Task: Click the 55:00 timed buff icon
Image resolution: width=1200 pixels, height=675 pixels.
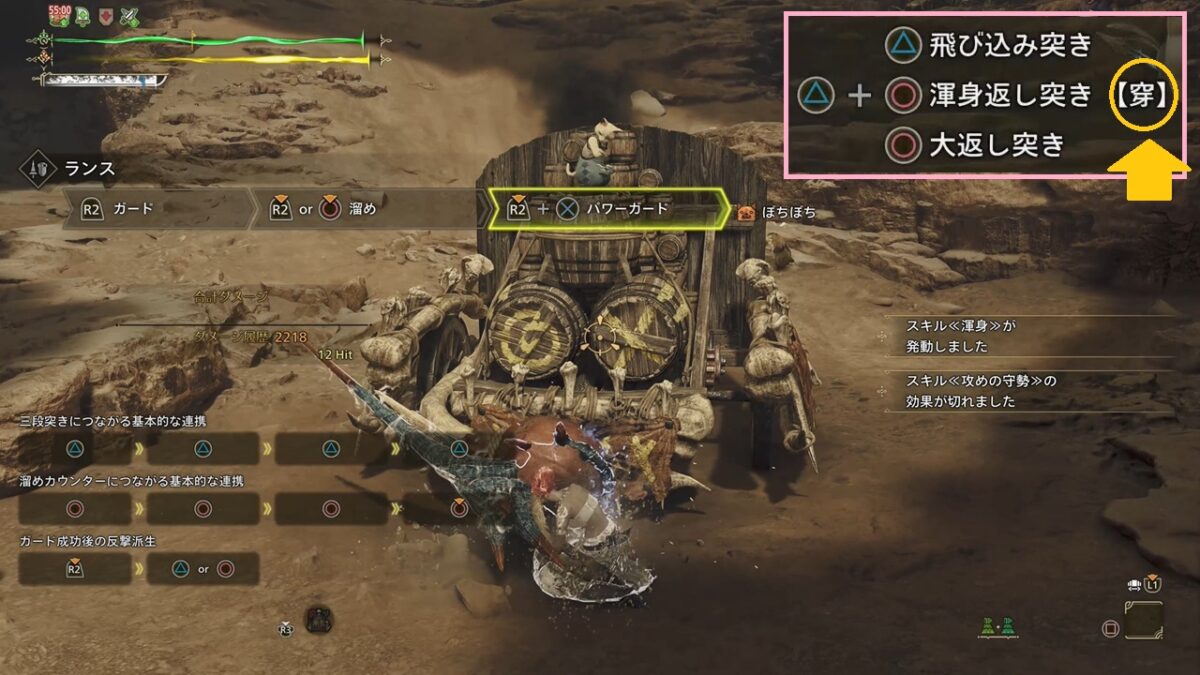Action: point(58,15)
